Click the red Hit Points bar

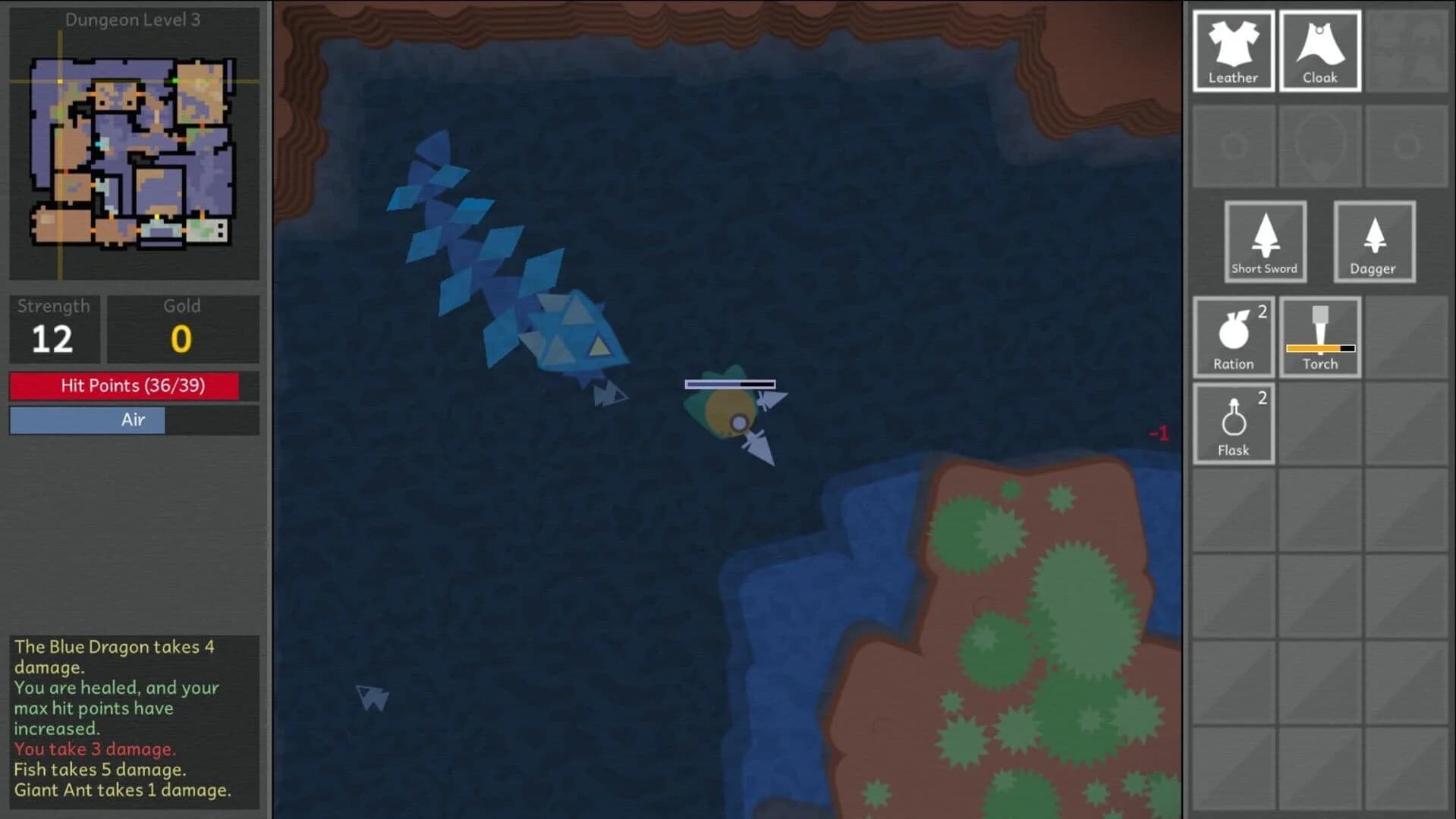(x=134, y=386)
